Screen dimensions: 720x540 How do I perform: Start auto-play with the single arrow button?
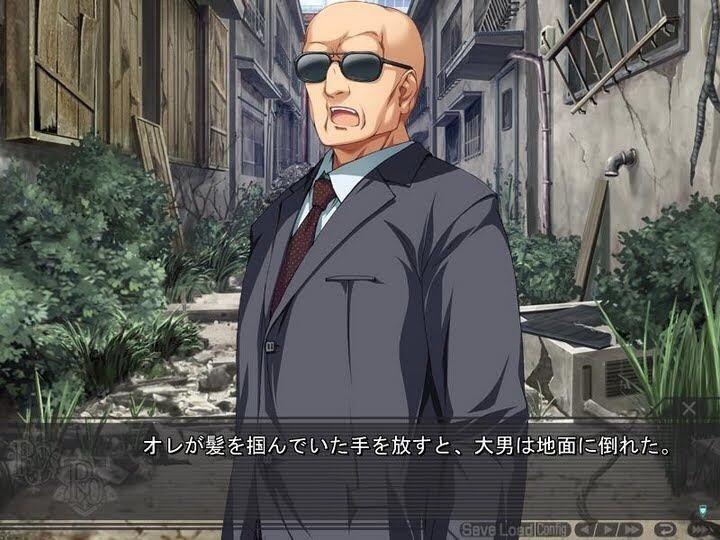click(608, 529)
